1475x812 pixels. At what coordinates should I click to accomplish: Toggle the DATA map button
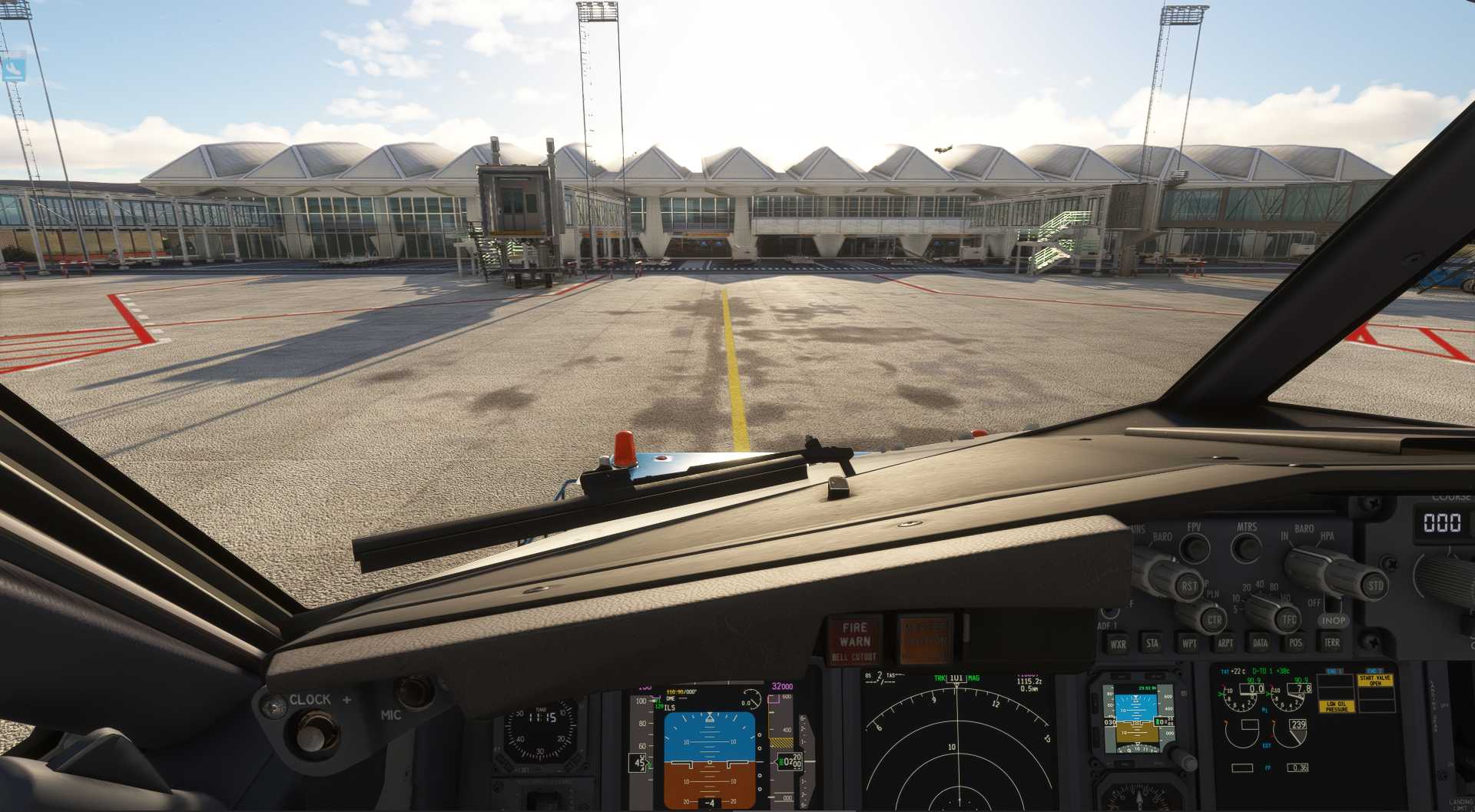(x=1260, y=643)
